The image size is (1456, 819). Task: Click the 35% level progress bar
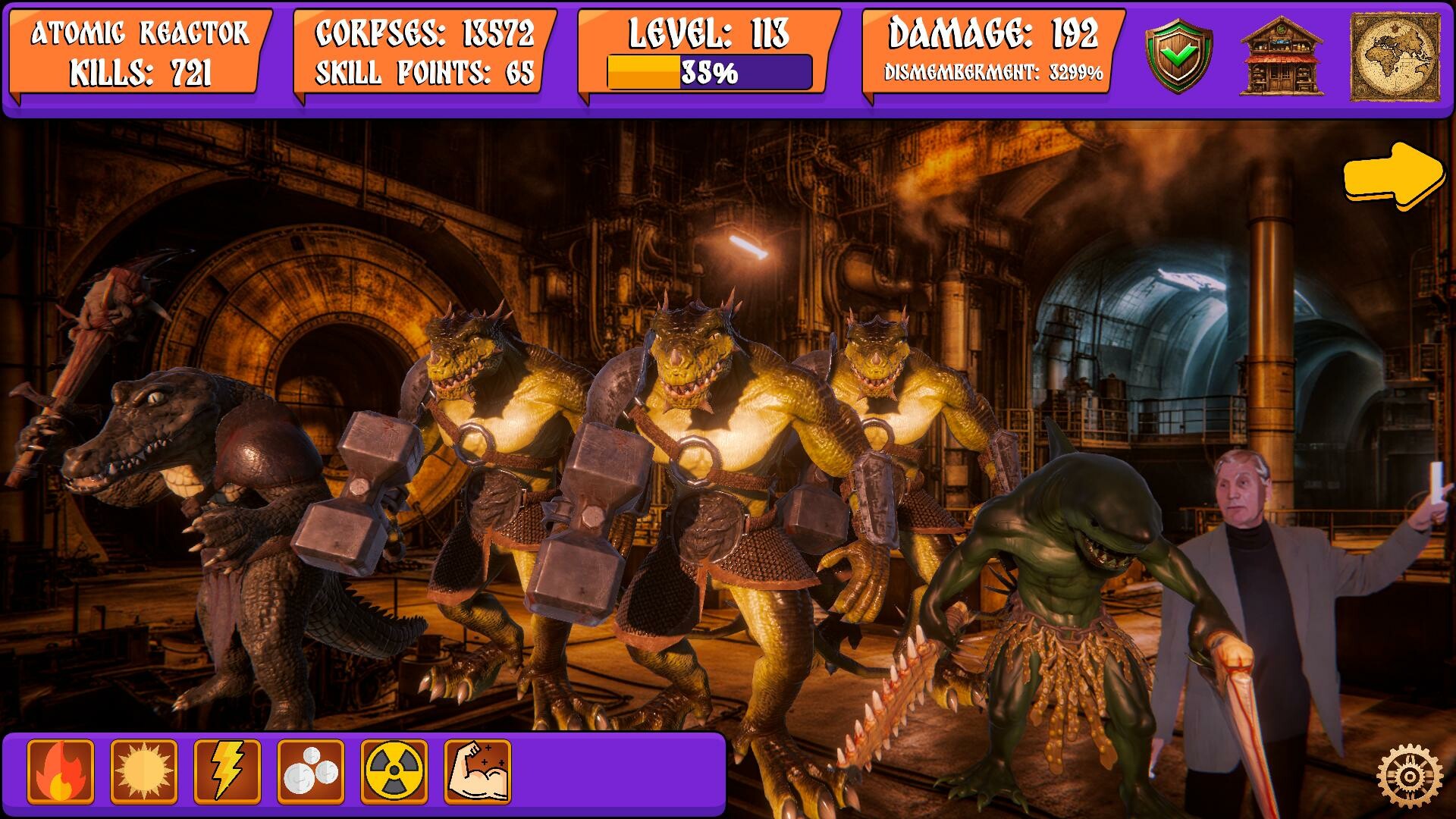pos(709,74)
